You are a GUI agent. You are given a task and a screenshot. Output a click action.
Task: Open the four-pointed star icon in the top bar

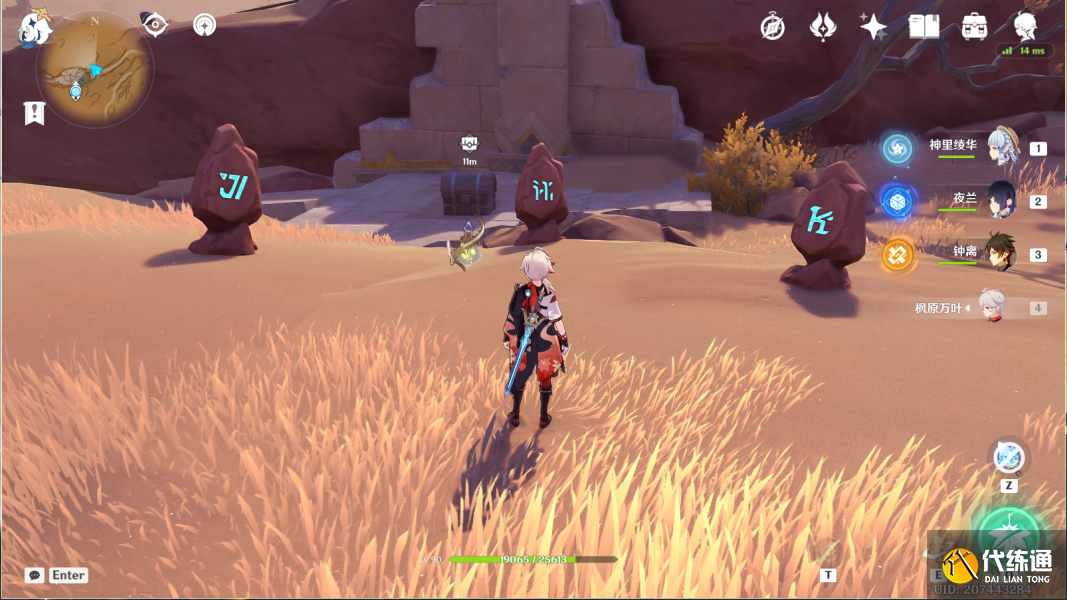pos(873,27)
